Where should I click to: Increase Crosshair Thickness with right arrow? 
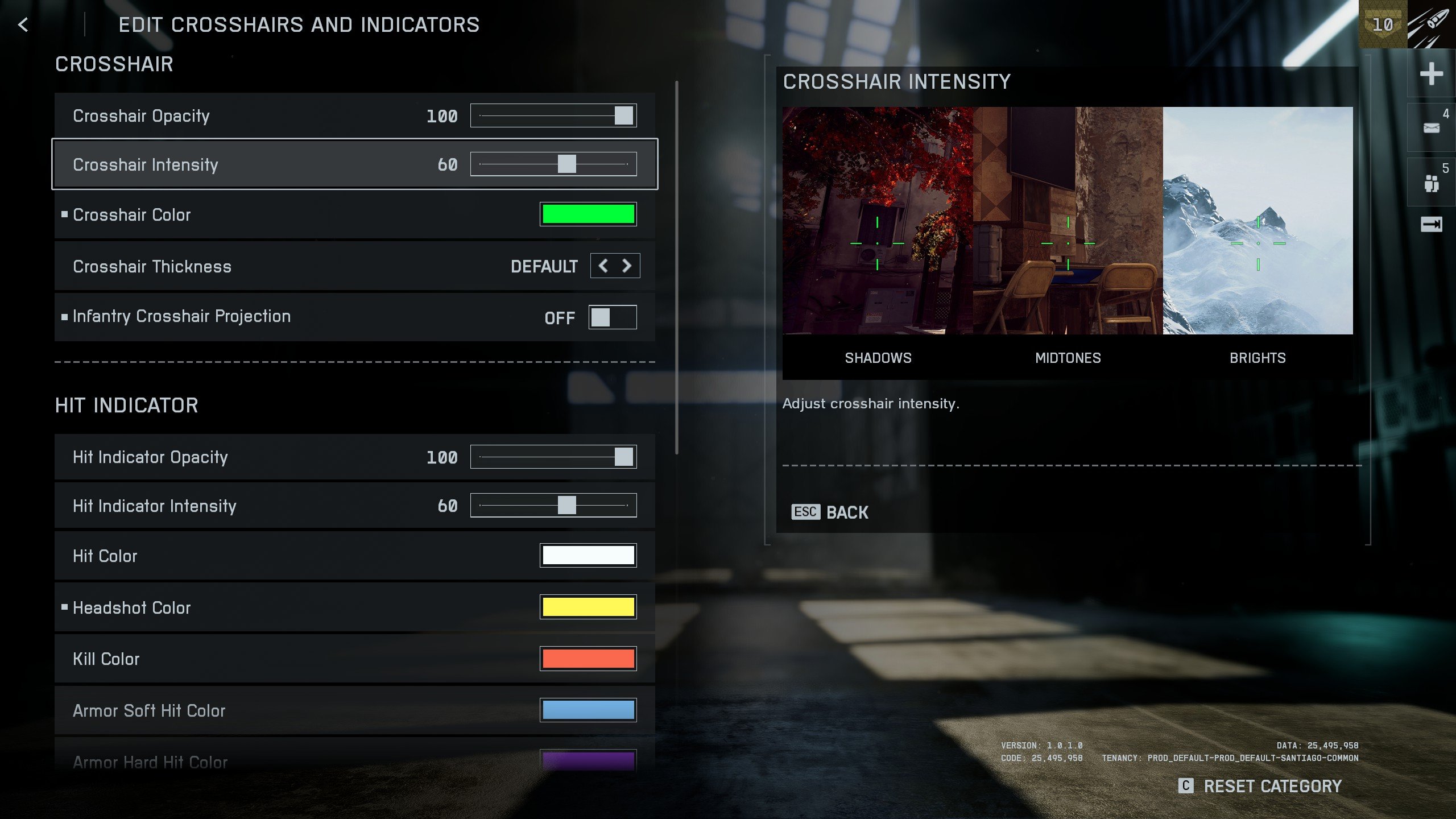click(627, 266)
